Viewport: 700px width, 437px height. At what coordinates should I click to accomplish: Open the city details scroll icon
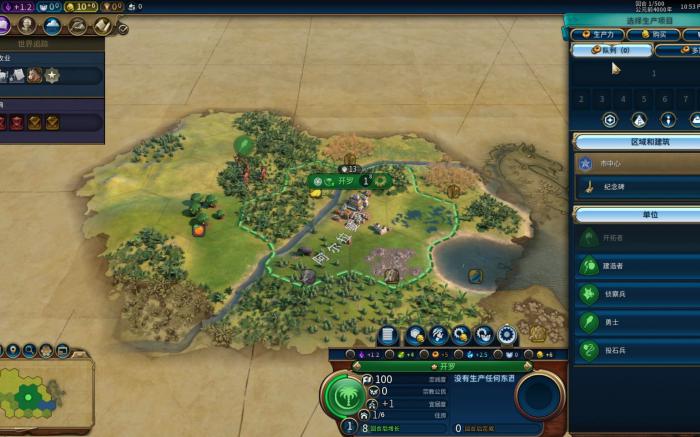pos(388,335)
